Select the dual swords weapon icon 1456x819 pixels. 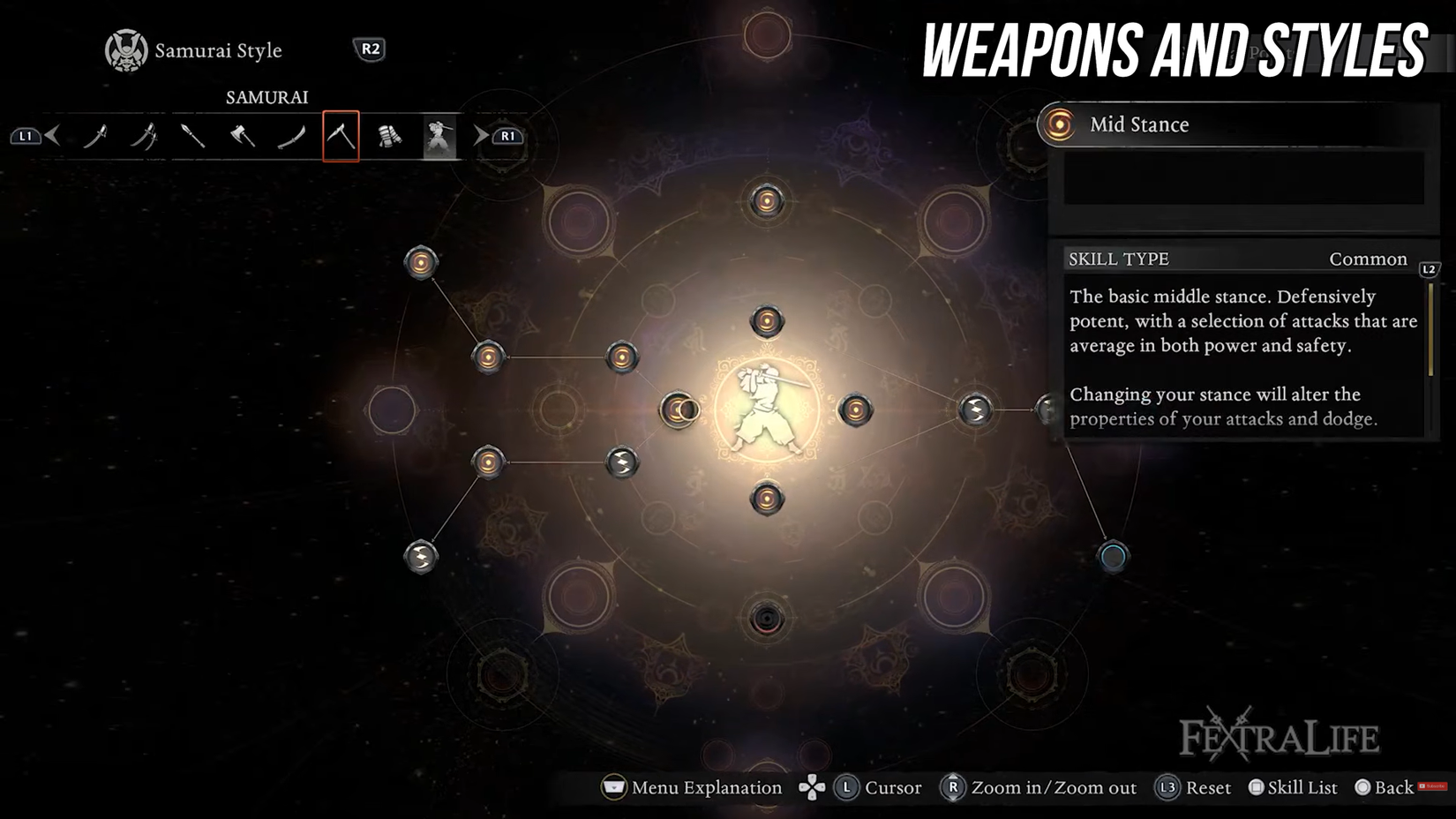[x=145, y=137]
